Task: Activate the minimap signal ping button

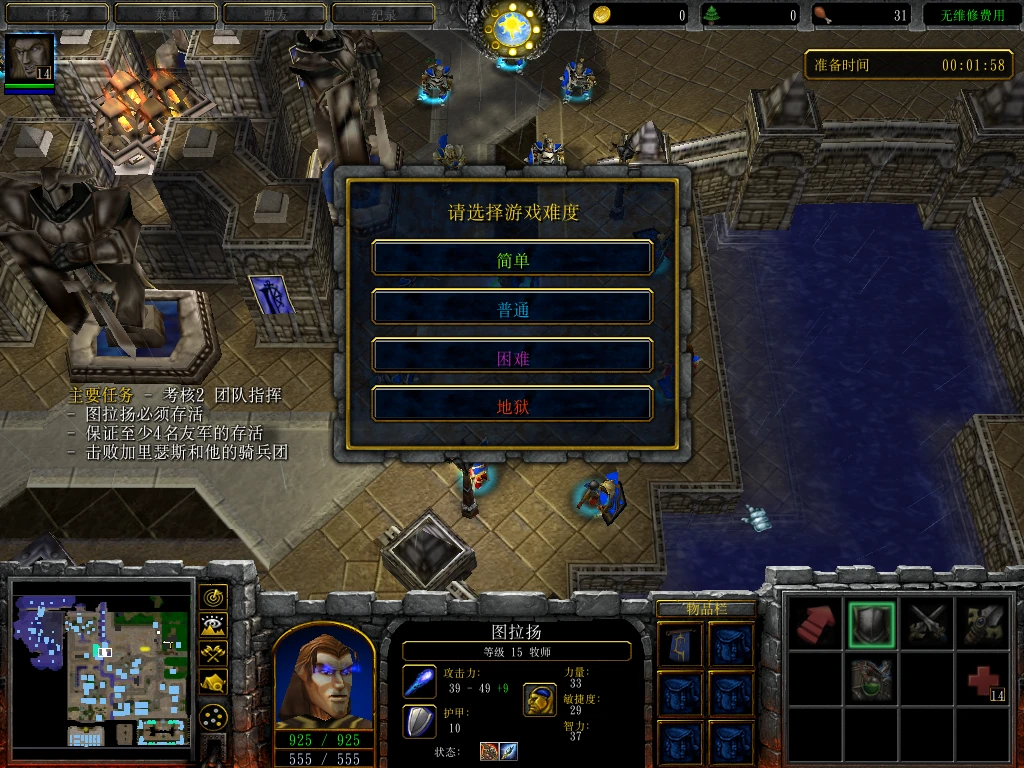Action: [x=213, y=598]
